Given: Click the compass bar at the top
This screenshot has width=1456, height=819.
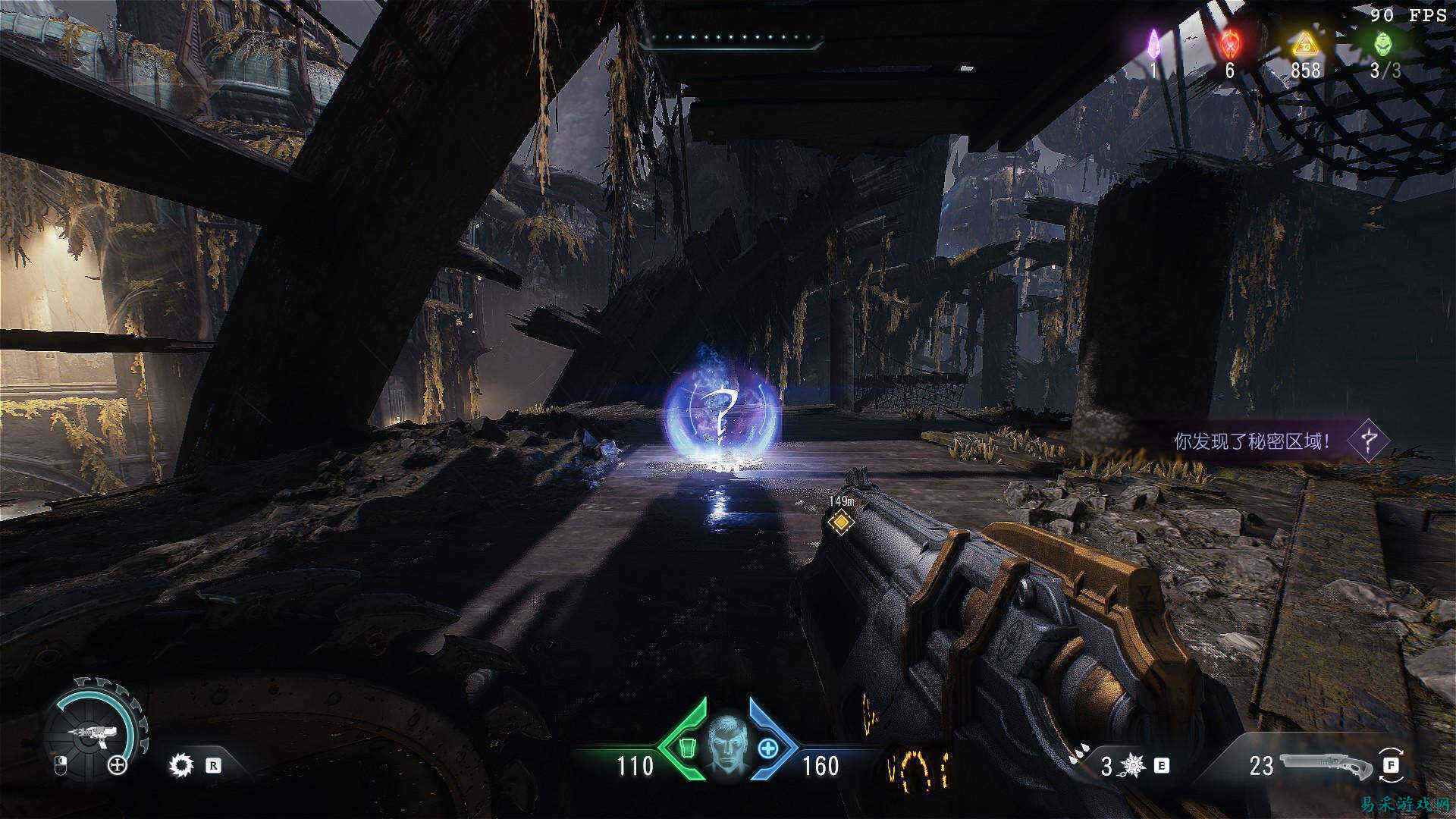Looking at the screenshot, I should click(731, 38).
